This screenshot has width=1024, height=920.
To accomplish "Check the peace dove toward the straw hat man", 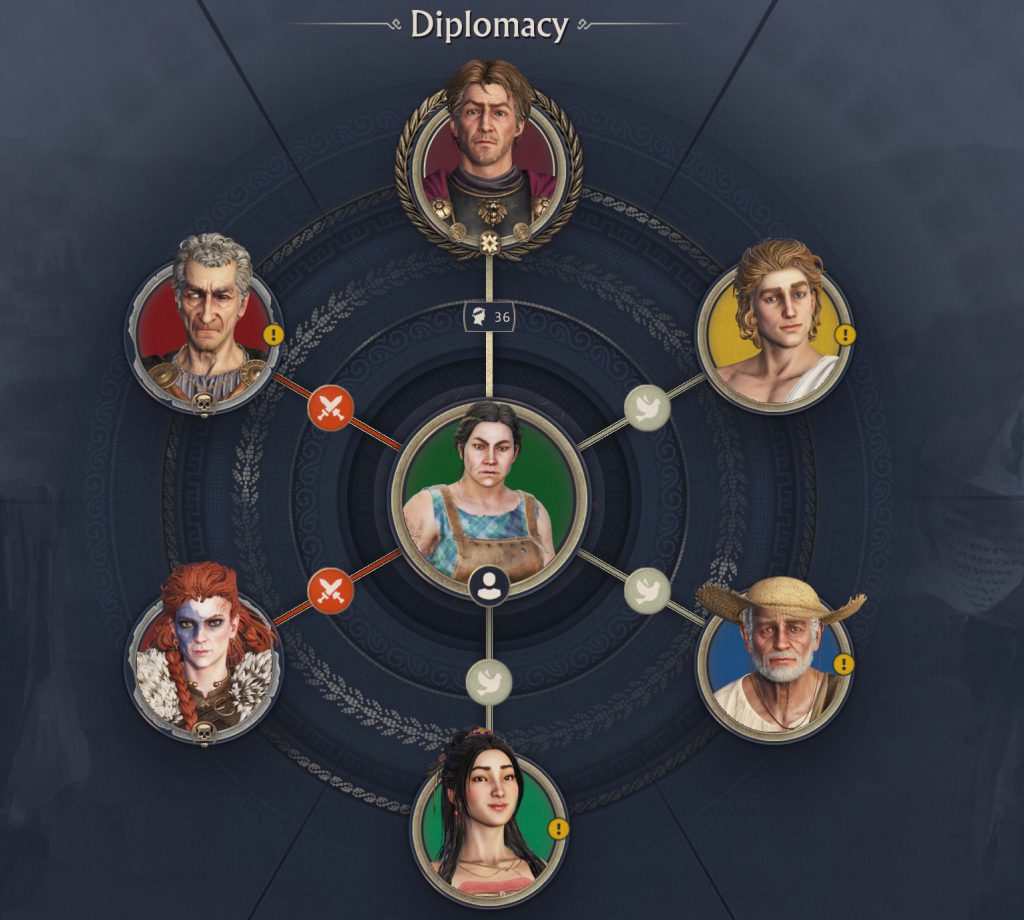I will 647,590.
